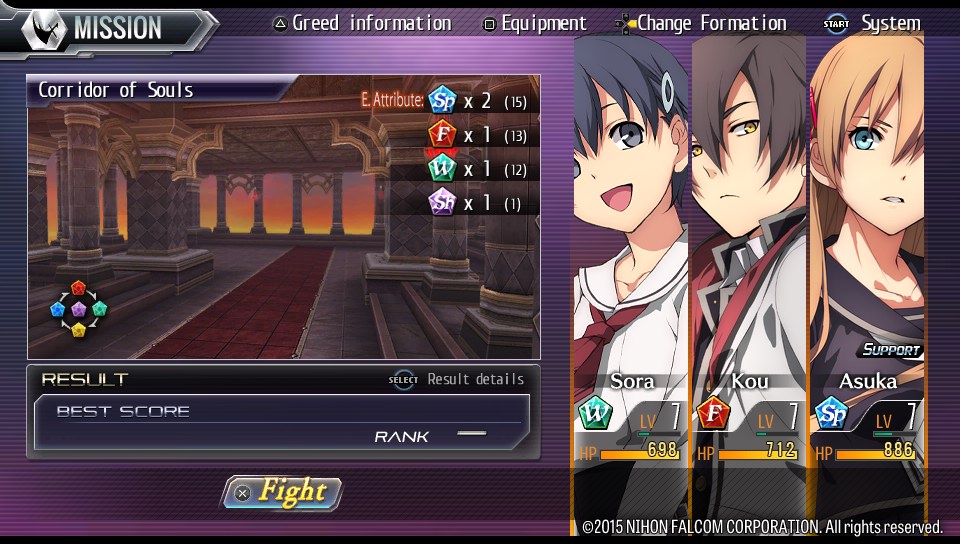Click Asuka's Spirit element icon
This screenshot has height=544, width=960.
(x=831, y=413)
